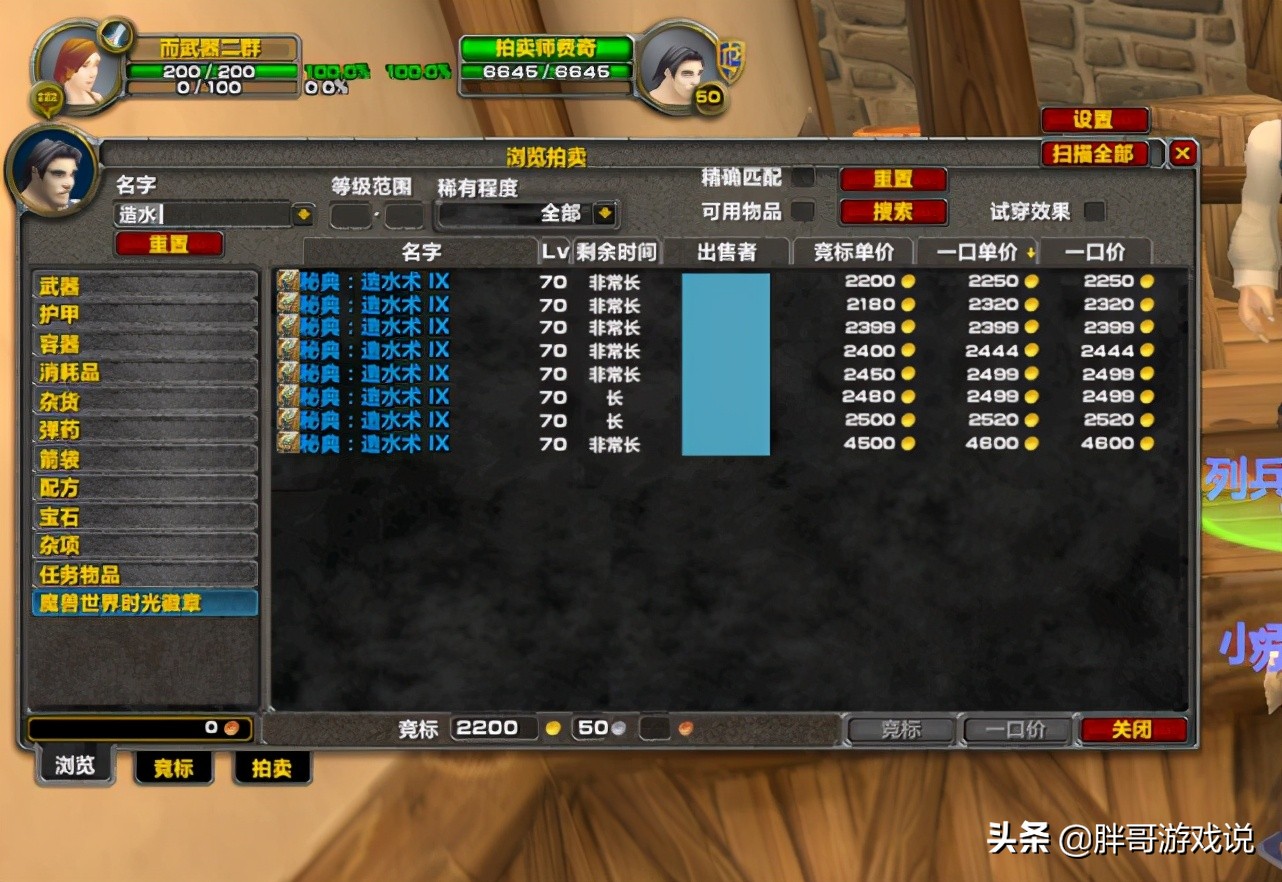Image resolution: width=1282 pixels, height=882 pixels.
Task: Click the first 秘典:造水术 IX spell tome icon
Action: pos(287,281)
